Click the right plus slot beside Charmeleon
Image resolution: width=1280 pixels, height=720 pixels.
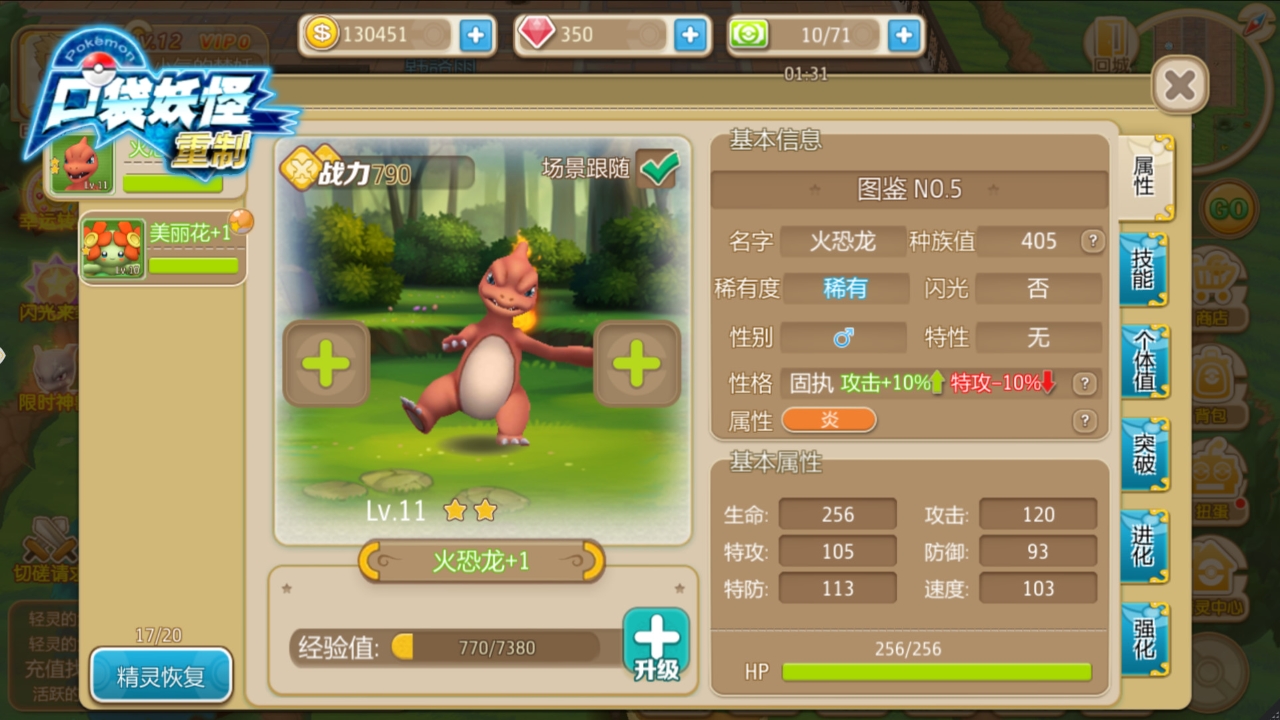(637, 364)
